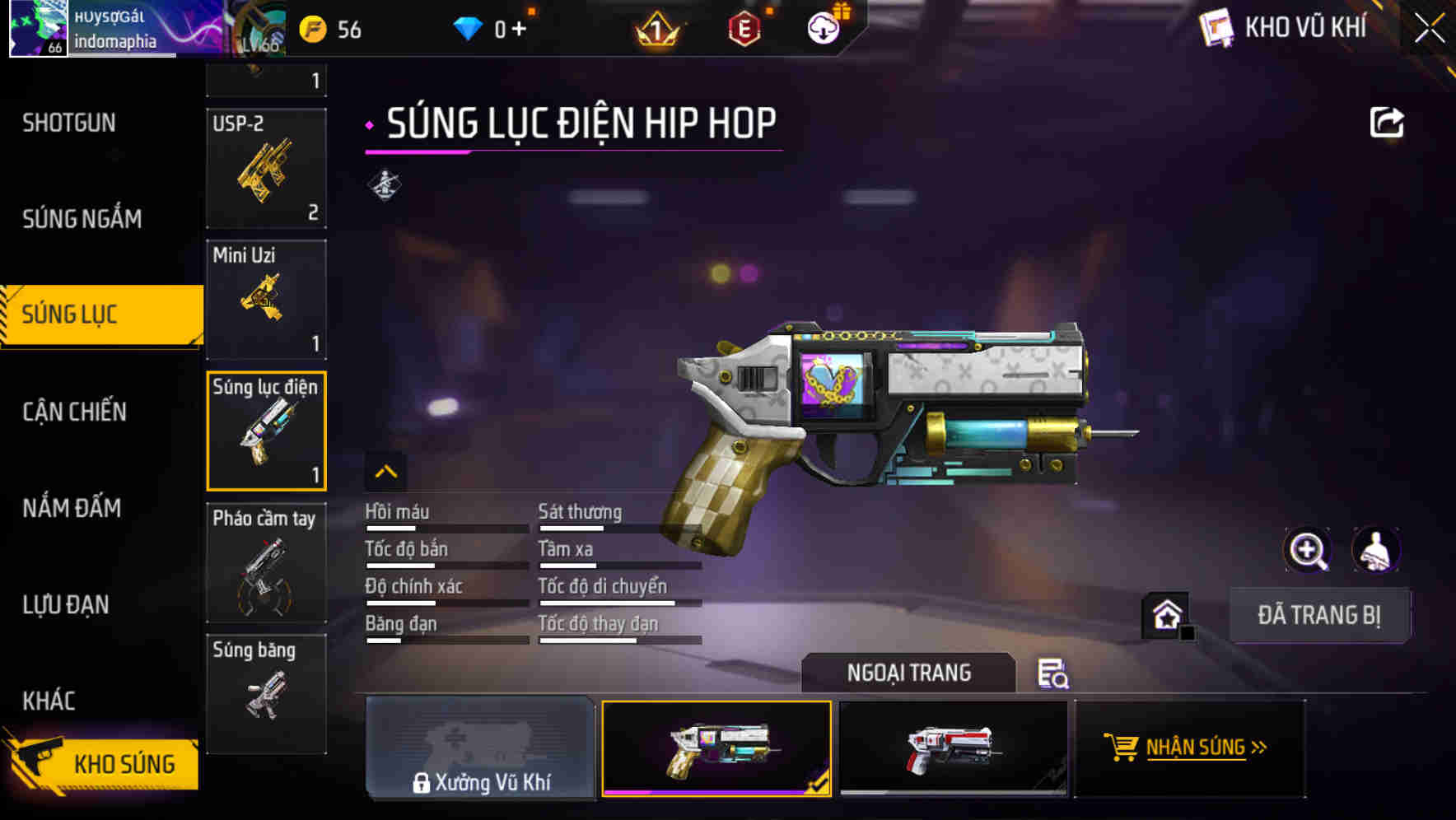Toggle the character model preview icon

[1377, 549]
